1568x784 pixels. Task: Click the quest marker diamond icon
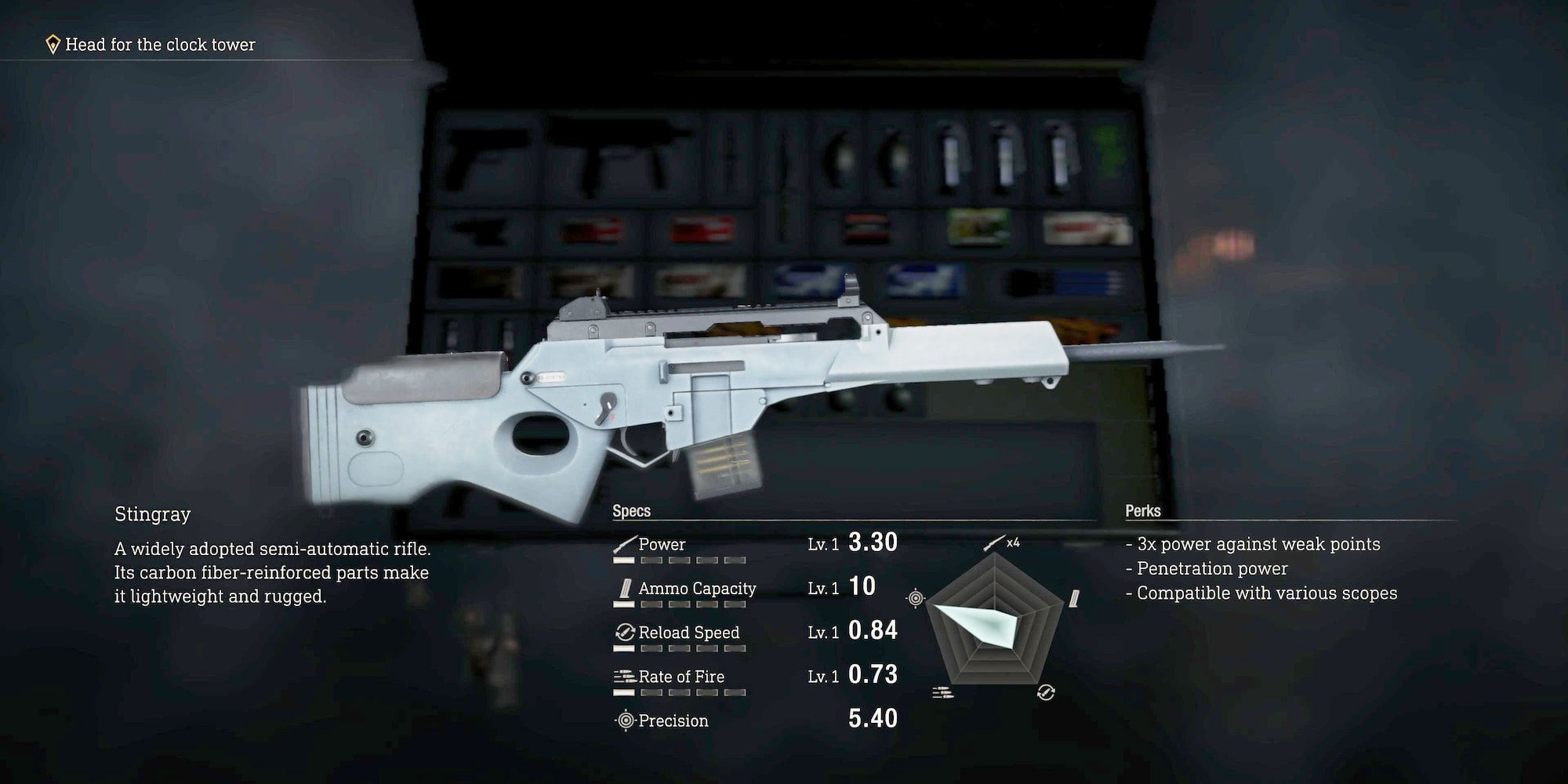coord(52,45)
